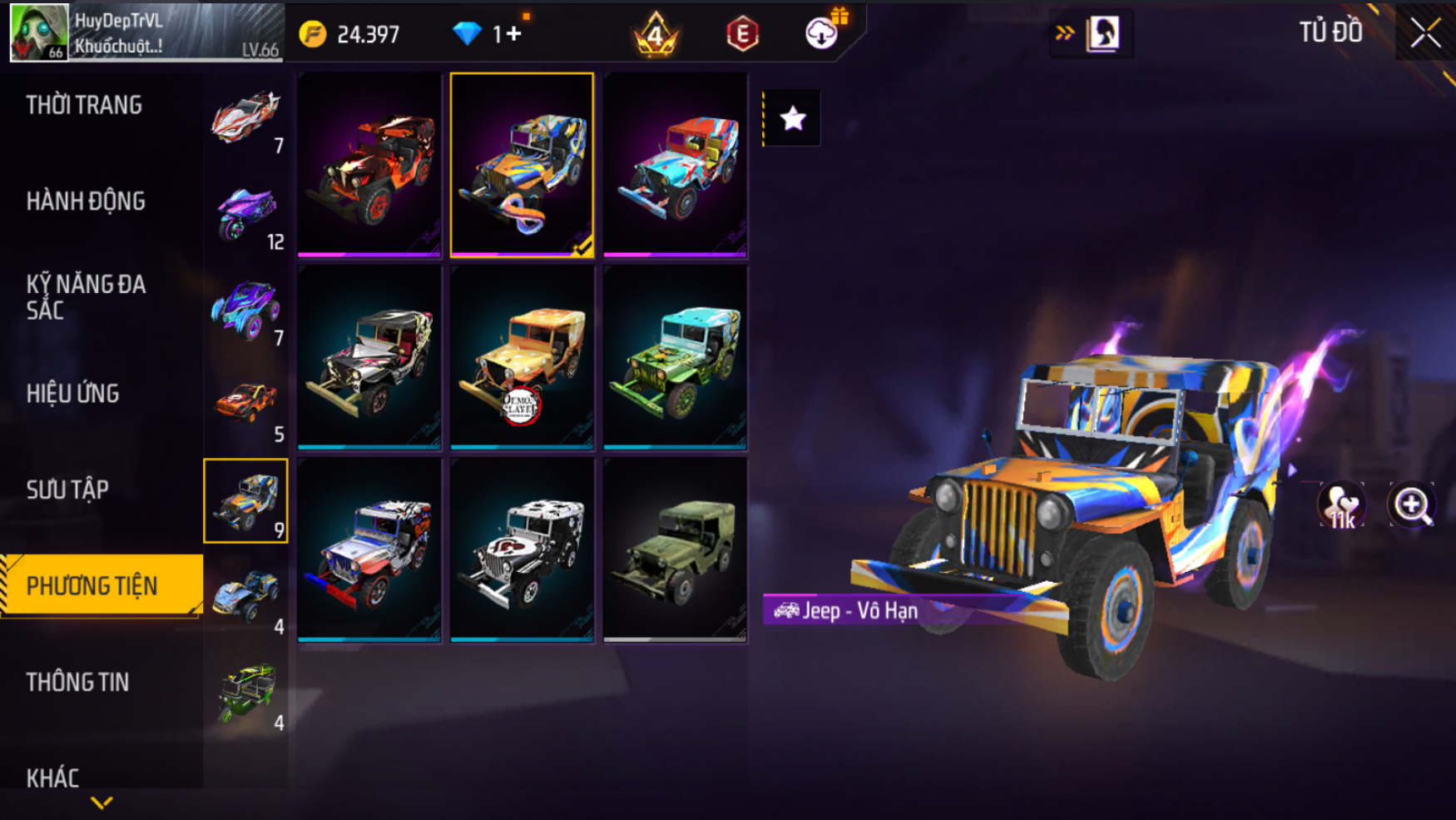Open the Hiệu Ứng category
1456x820 pixels.
click(72, 393)
